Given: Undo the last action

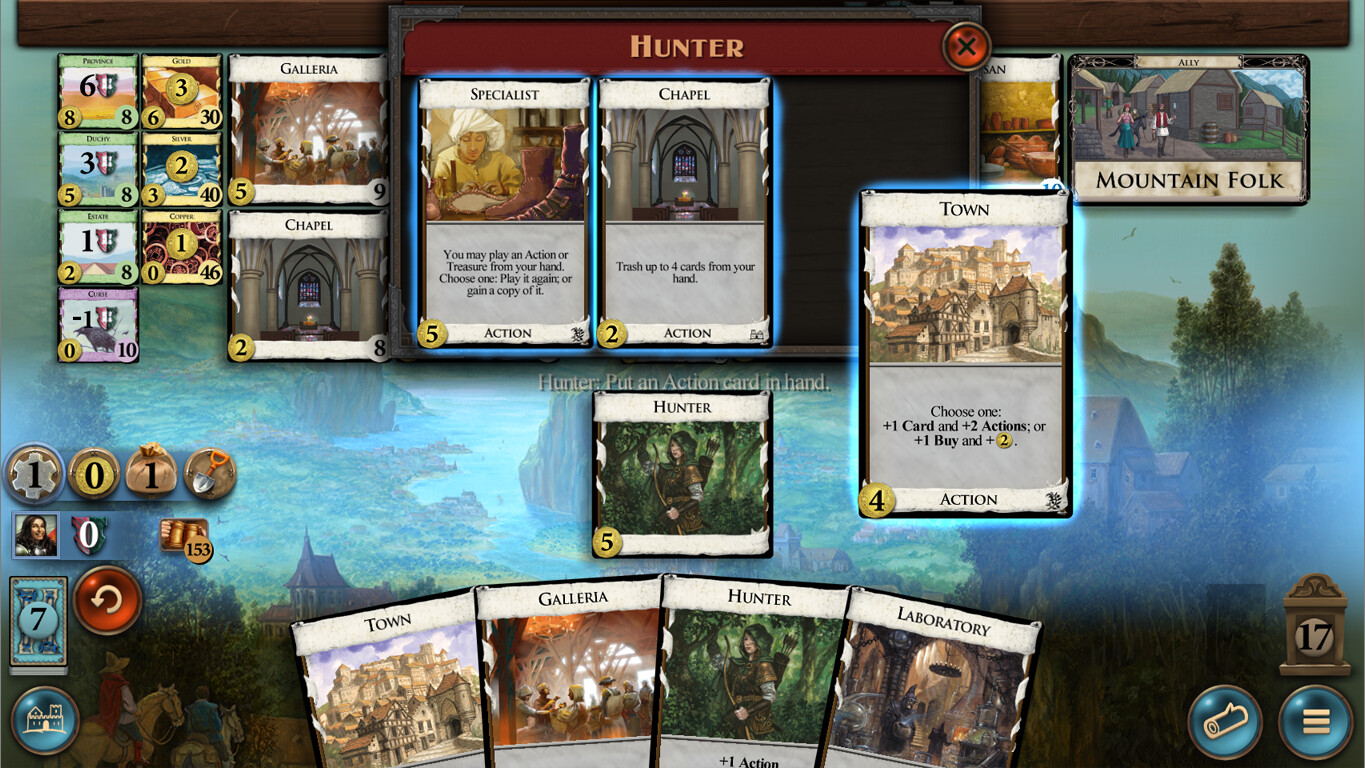Looking at the screenshot, I should tap(108, 604).
